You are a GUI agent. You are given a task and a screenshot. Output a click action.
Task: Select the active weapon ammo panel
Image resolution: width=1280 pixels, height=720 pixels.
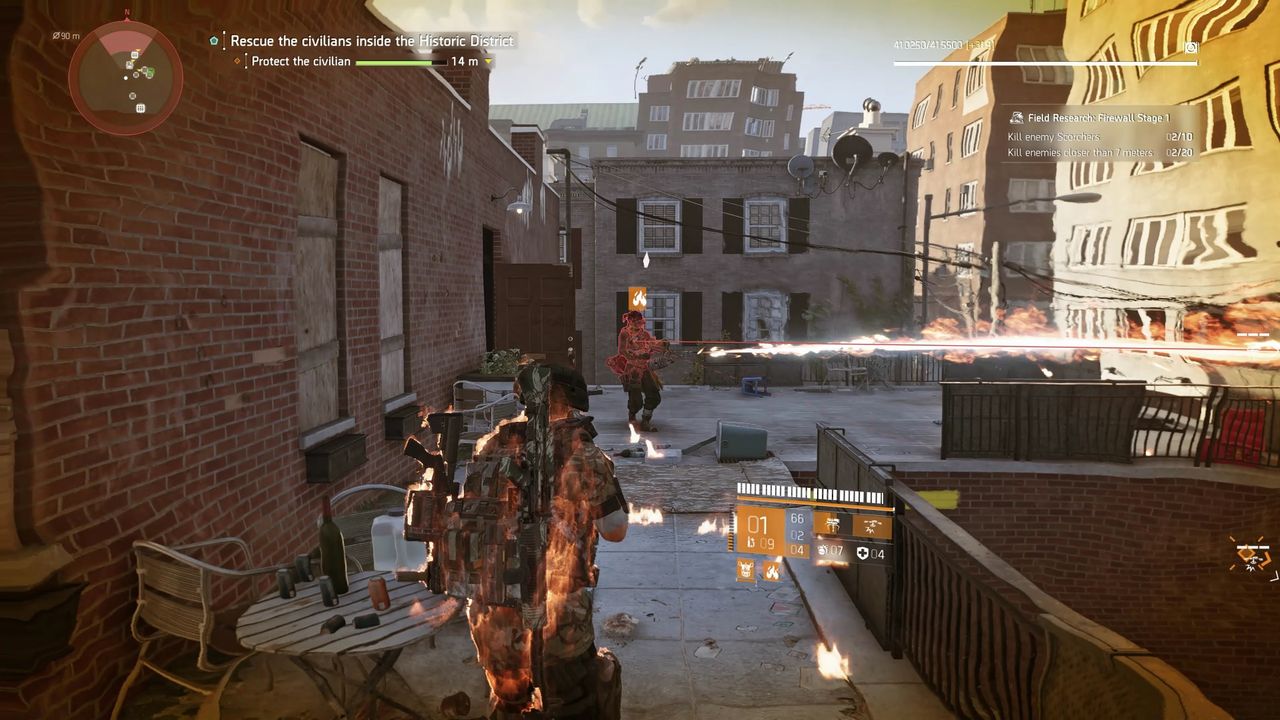(x=759, y=530)
